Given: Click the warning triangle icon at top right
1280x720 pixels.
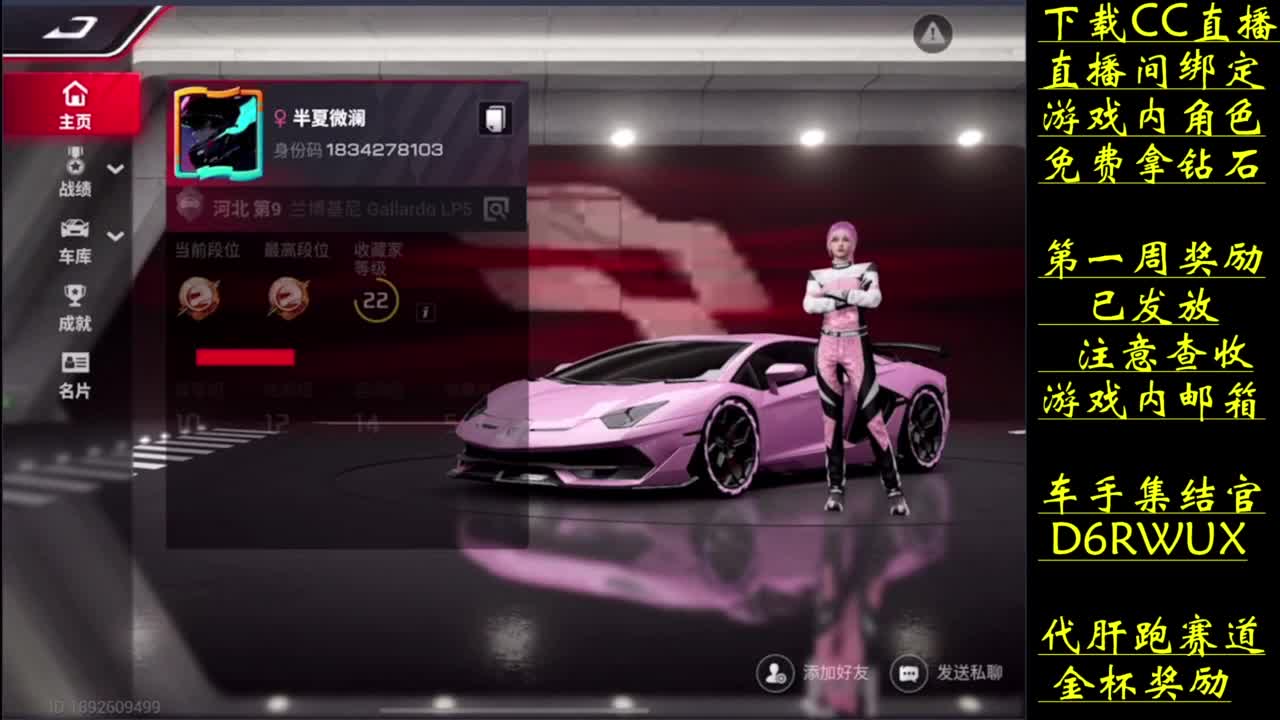Looking at the screenshot, I should tap(930, 33).
